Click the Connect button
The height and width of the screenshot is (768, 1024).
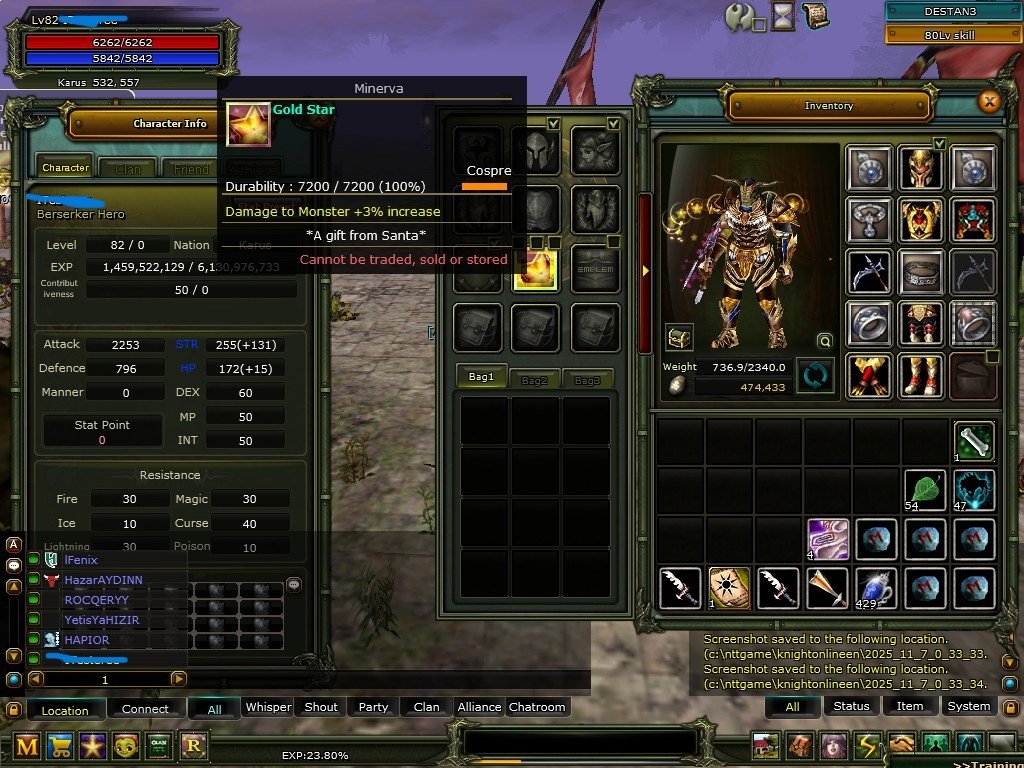[145, 709]
